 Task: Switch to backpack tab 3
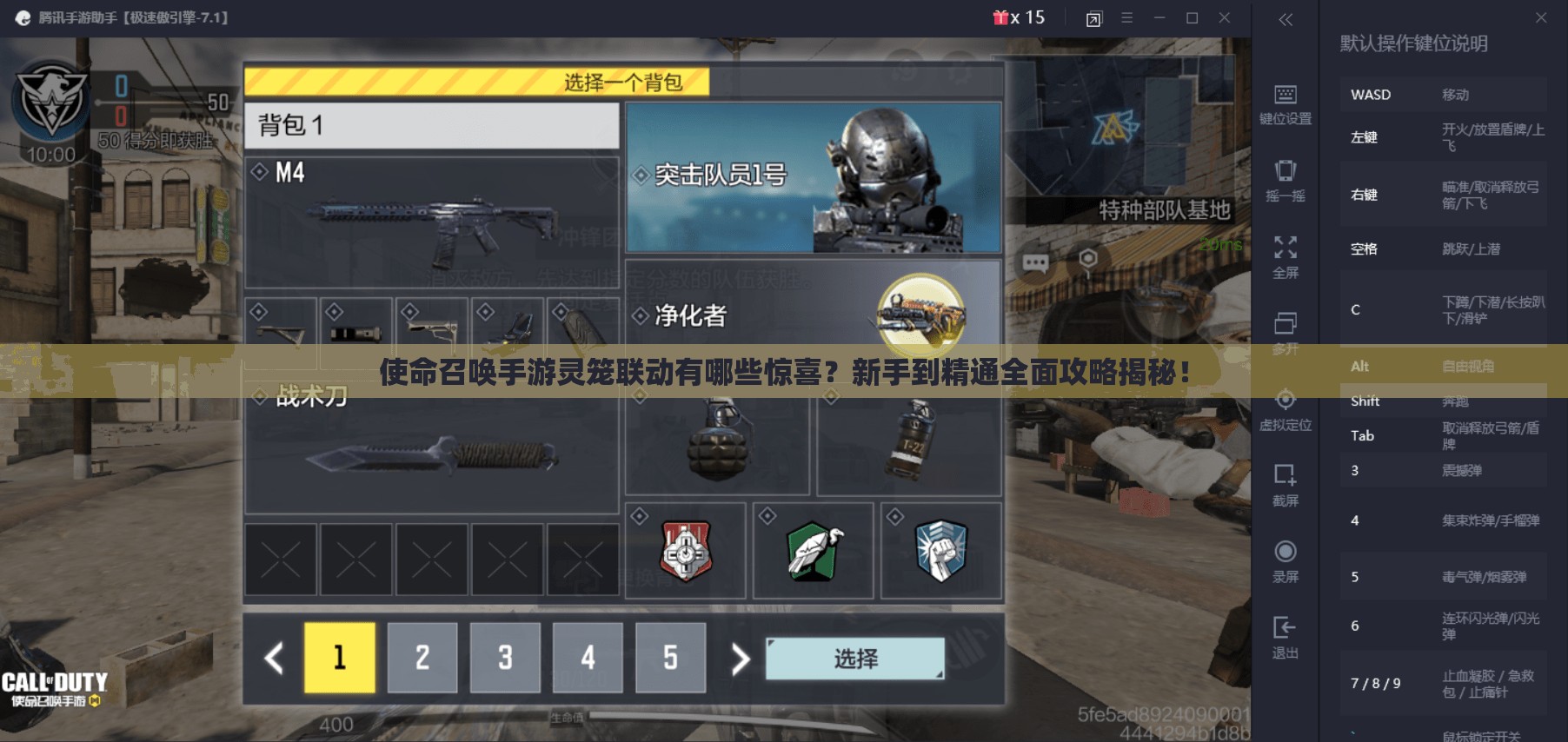click(505, 659)
